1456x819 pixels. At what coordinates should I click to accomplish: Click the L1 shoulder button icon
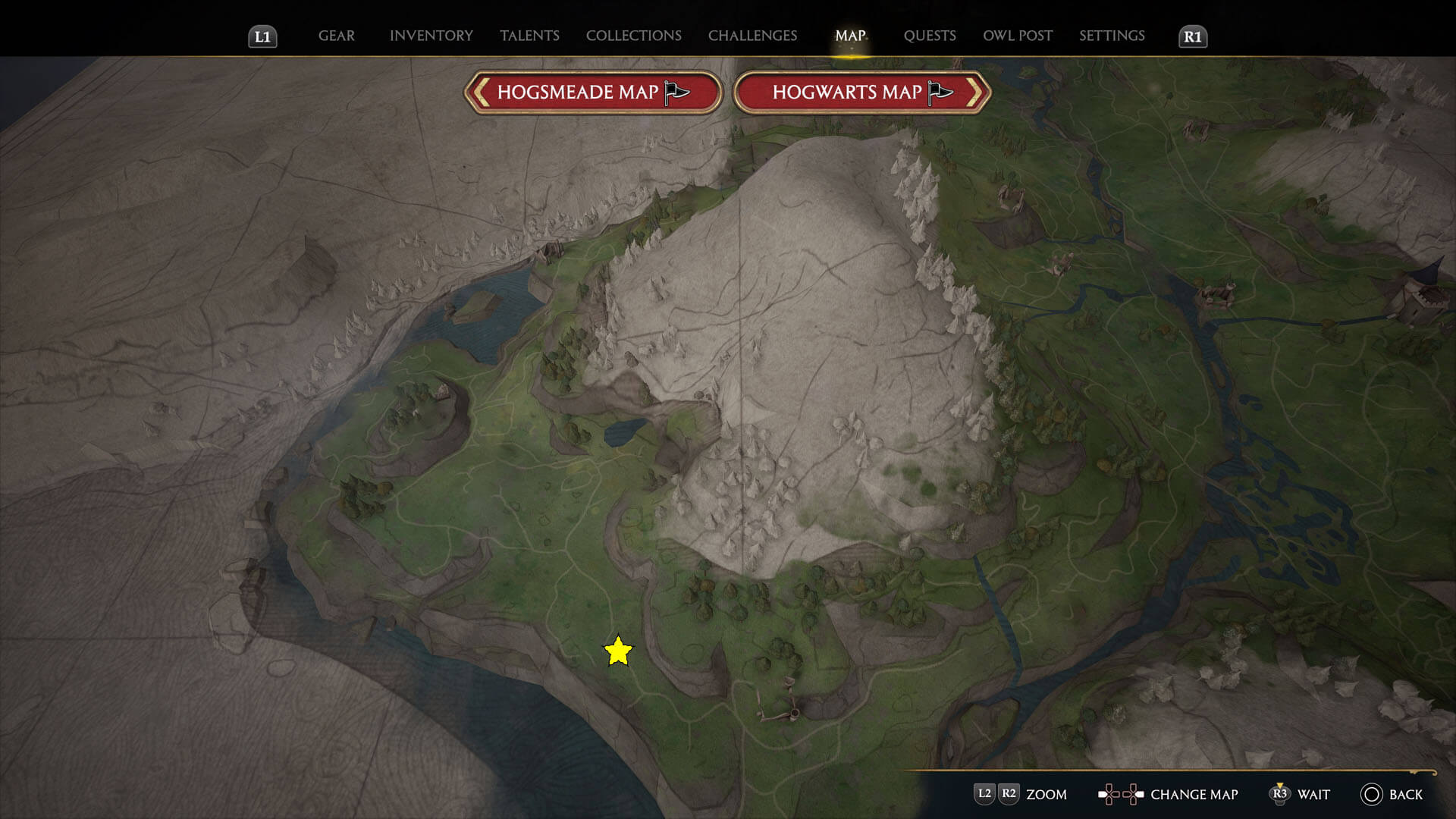tap(263, 36)
